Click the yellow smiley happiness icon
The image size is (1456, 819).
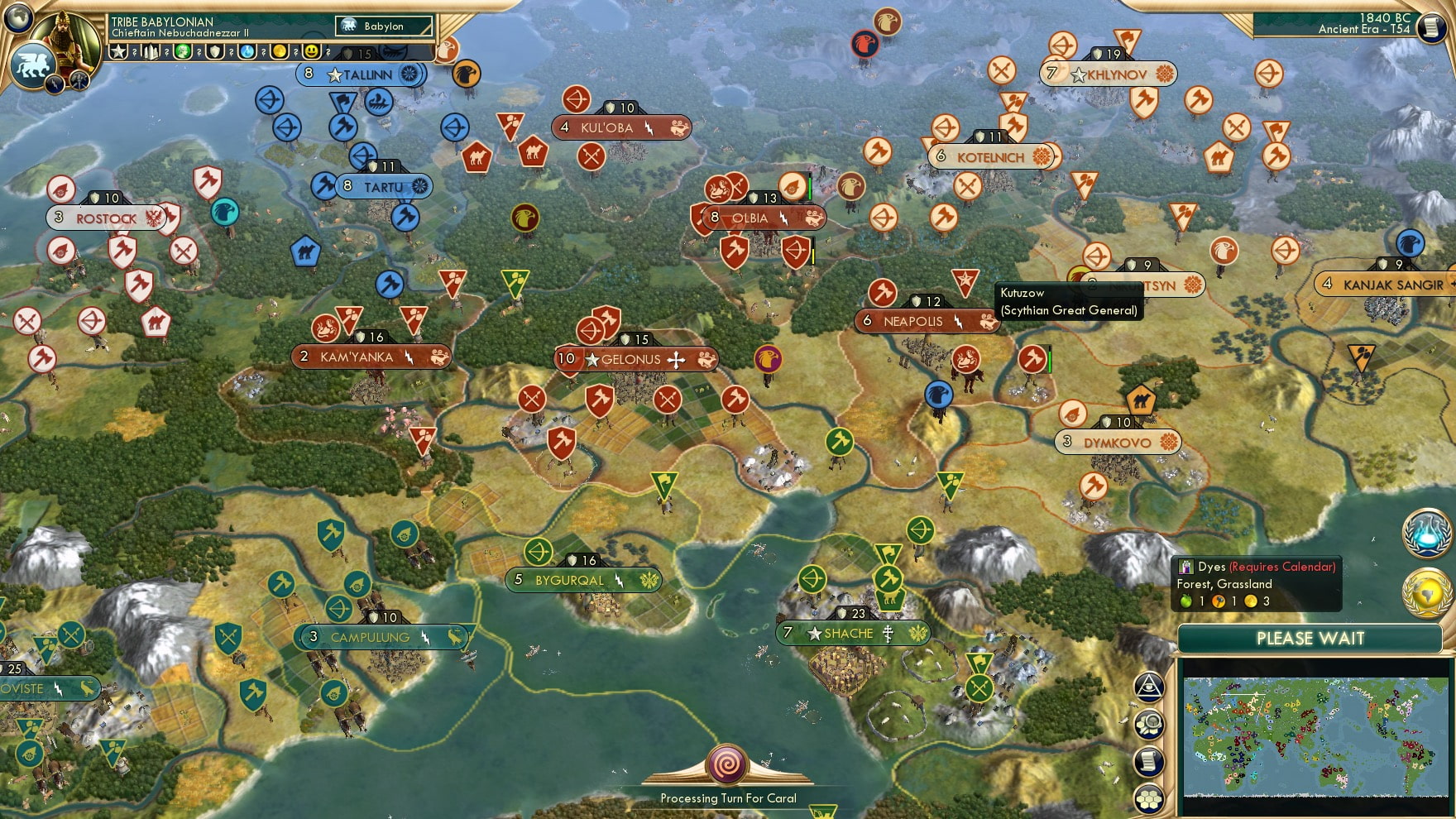[x=312, y=52]
